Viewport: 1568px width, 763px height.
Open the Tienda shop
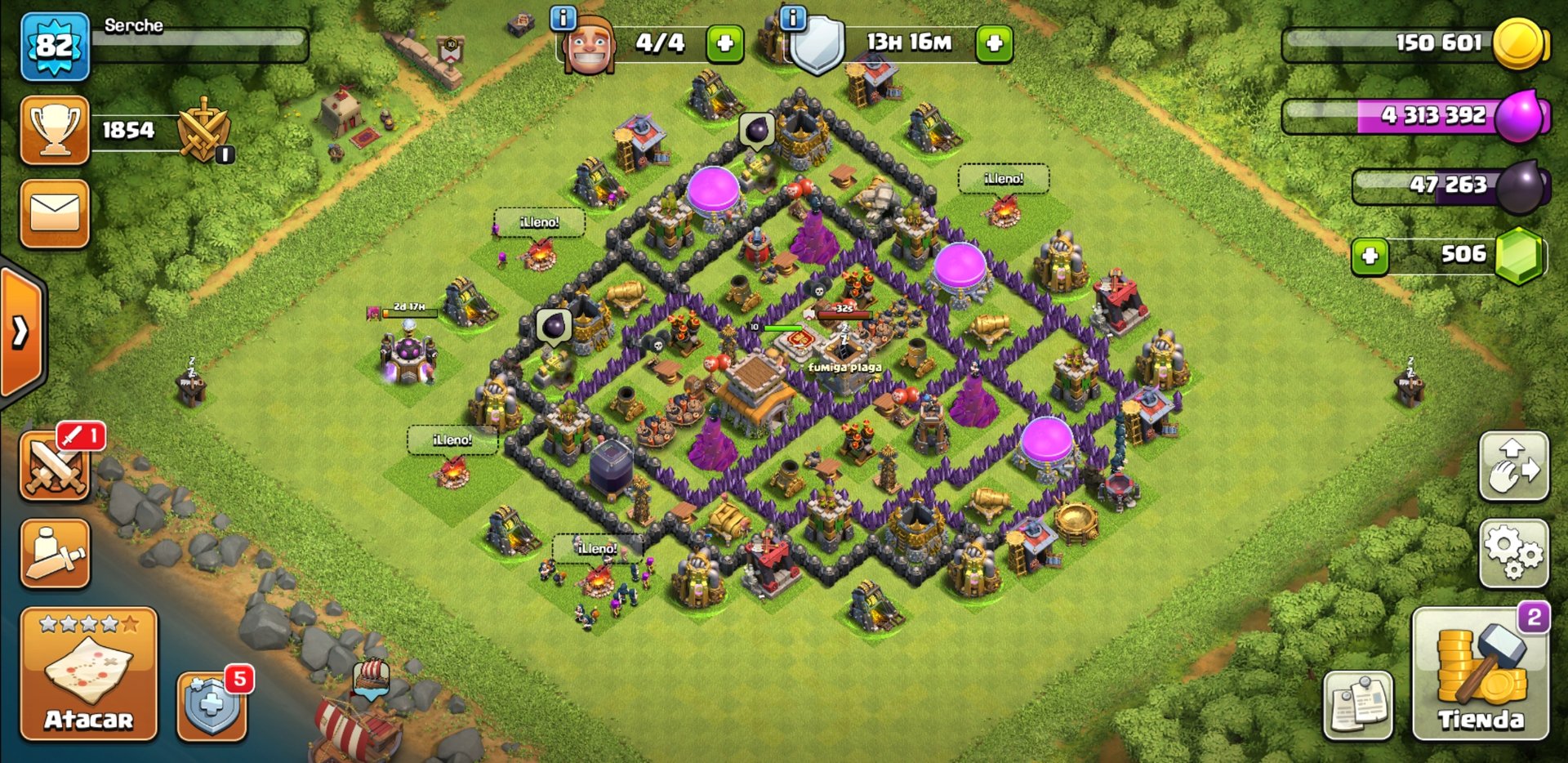[1480, 674]
